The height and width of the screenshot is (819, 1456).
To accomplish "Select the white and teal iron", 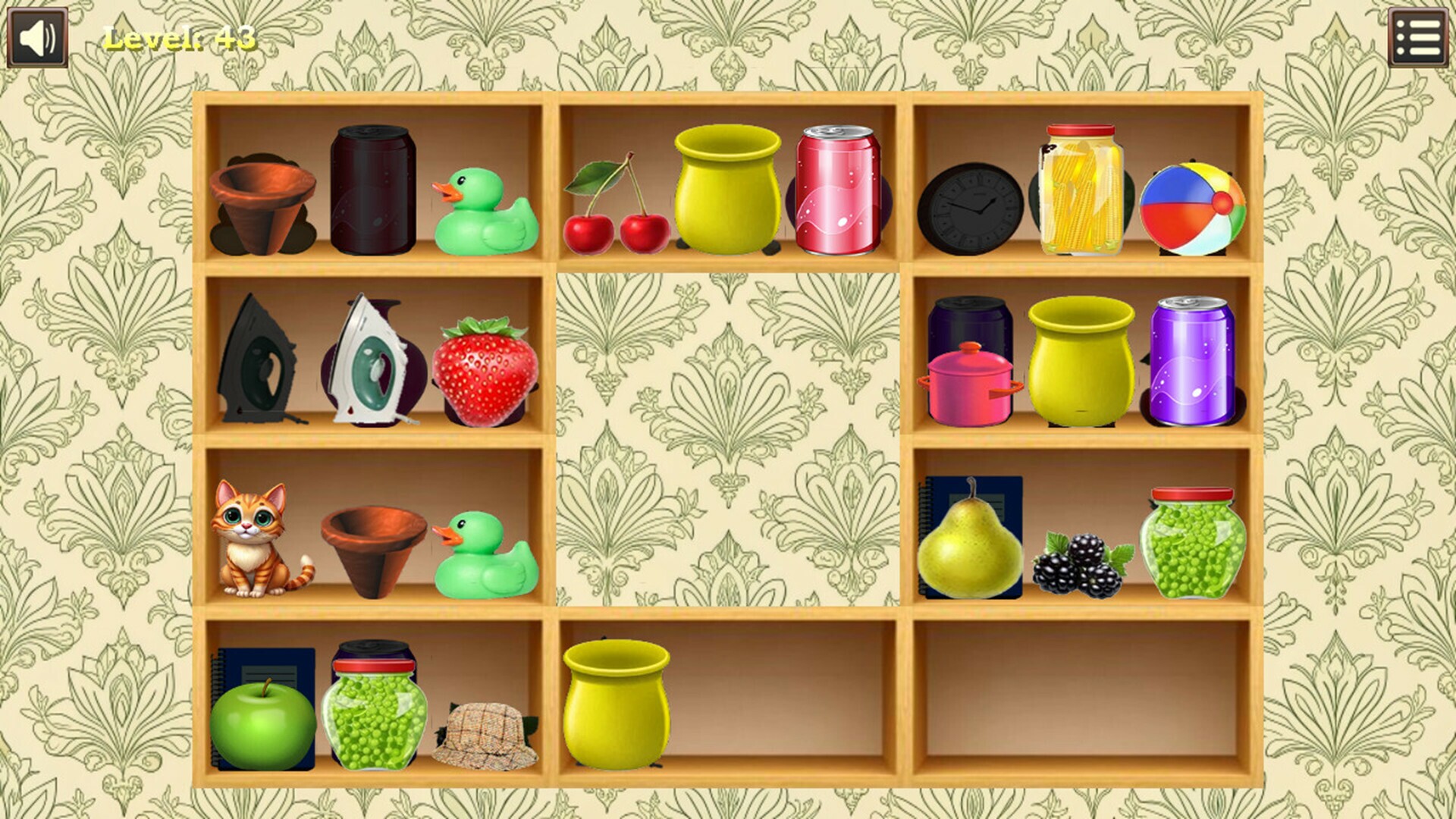I will (x=369, y=361).
